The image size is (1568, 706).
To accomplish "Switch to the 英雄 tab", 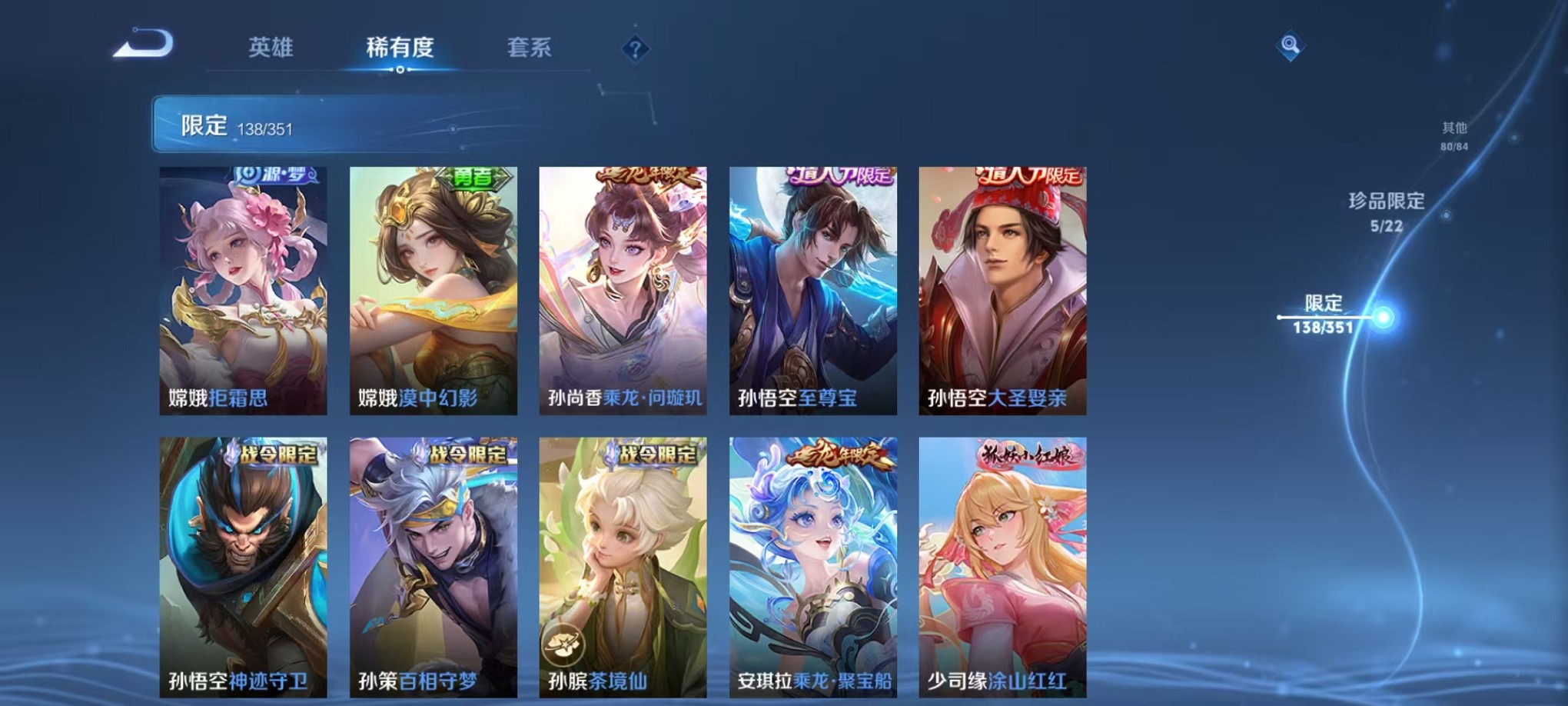I will click(x=270, y=48).
